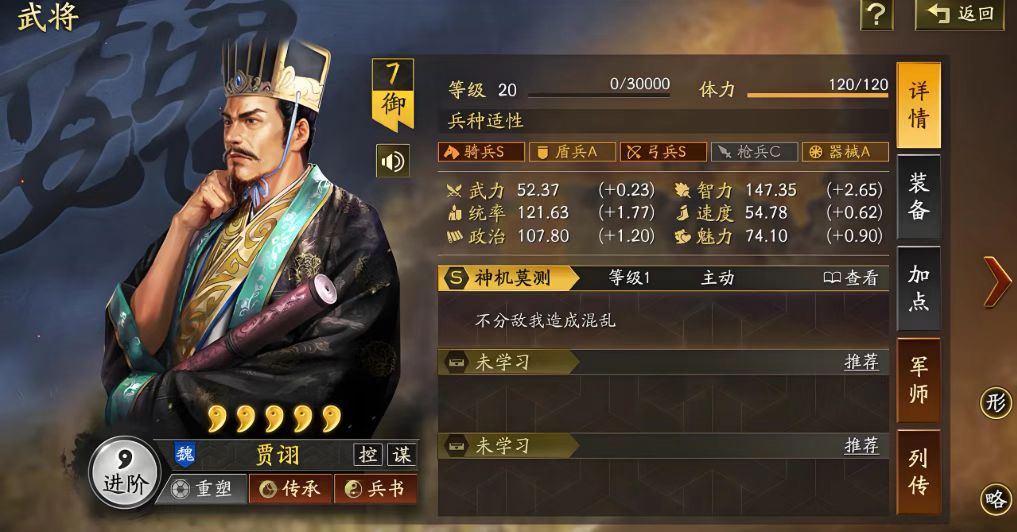The image size is (1017, 532).
Task: Play the general's voice with speaker icon
Action: click(x=392, y=161)
